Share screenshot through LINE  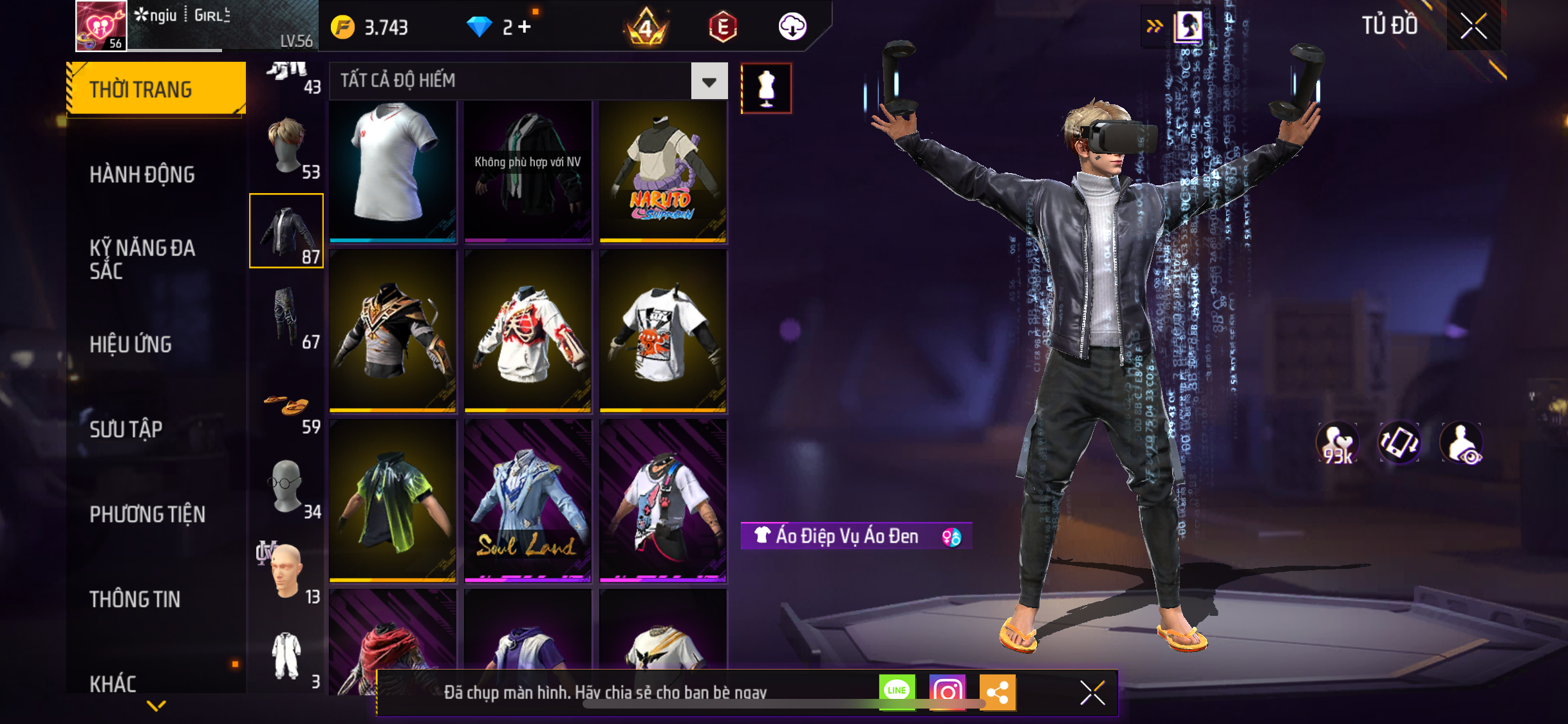pyautogui.click(x=897, y=692)
